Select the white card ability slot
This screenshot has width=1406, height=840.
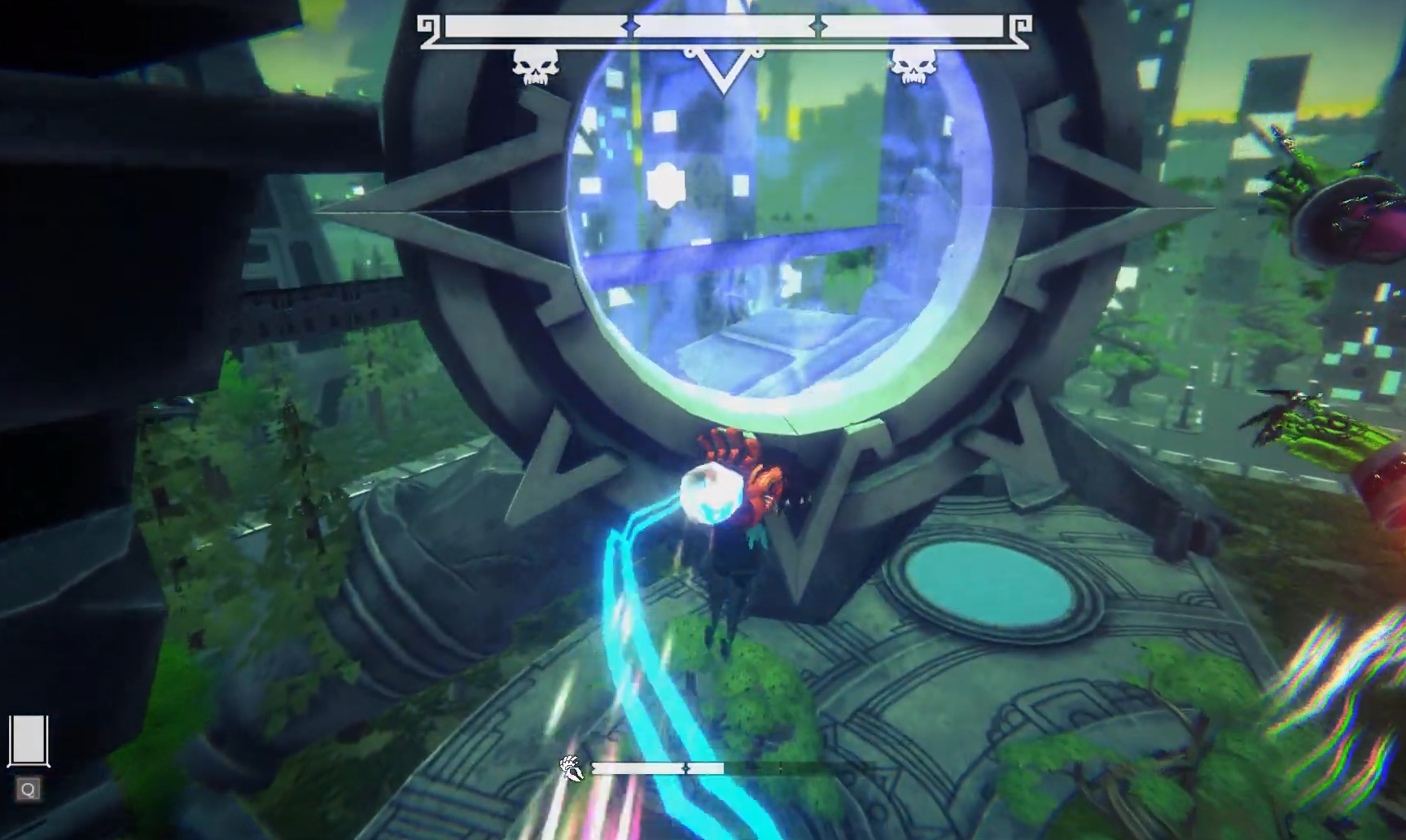[x=28, y=740]
